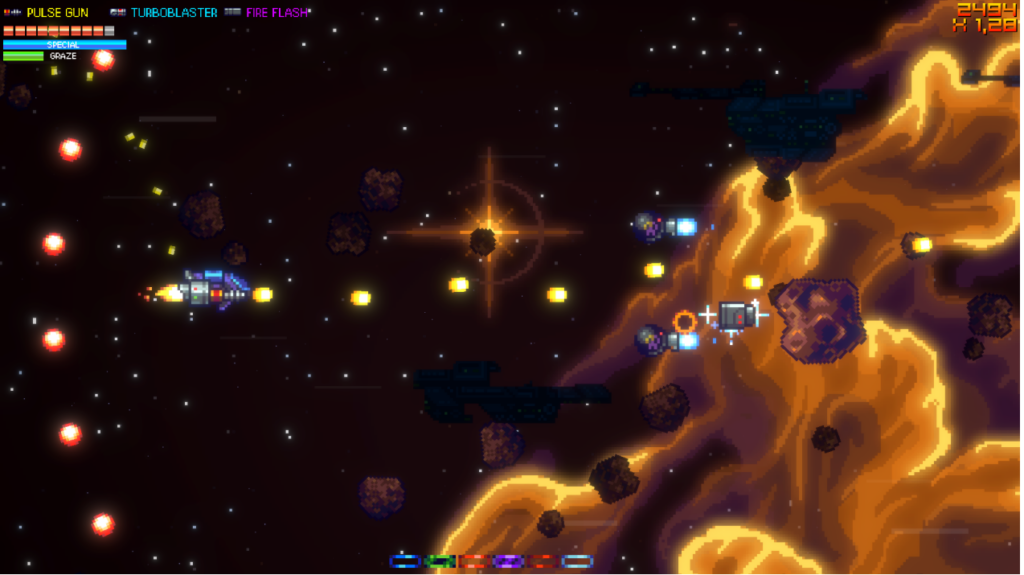
Task: Switch to the Turboblaster weapon
Action: click(173, 13)
